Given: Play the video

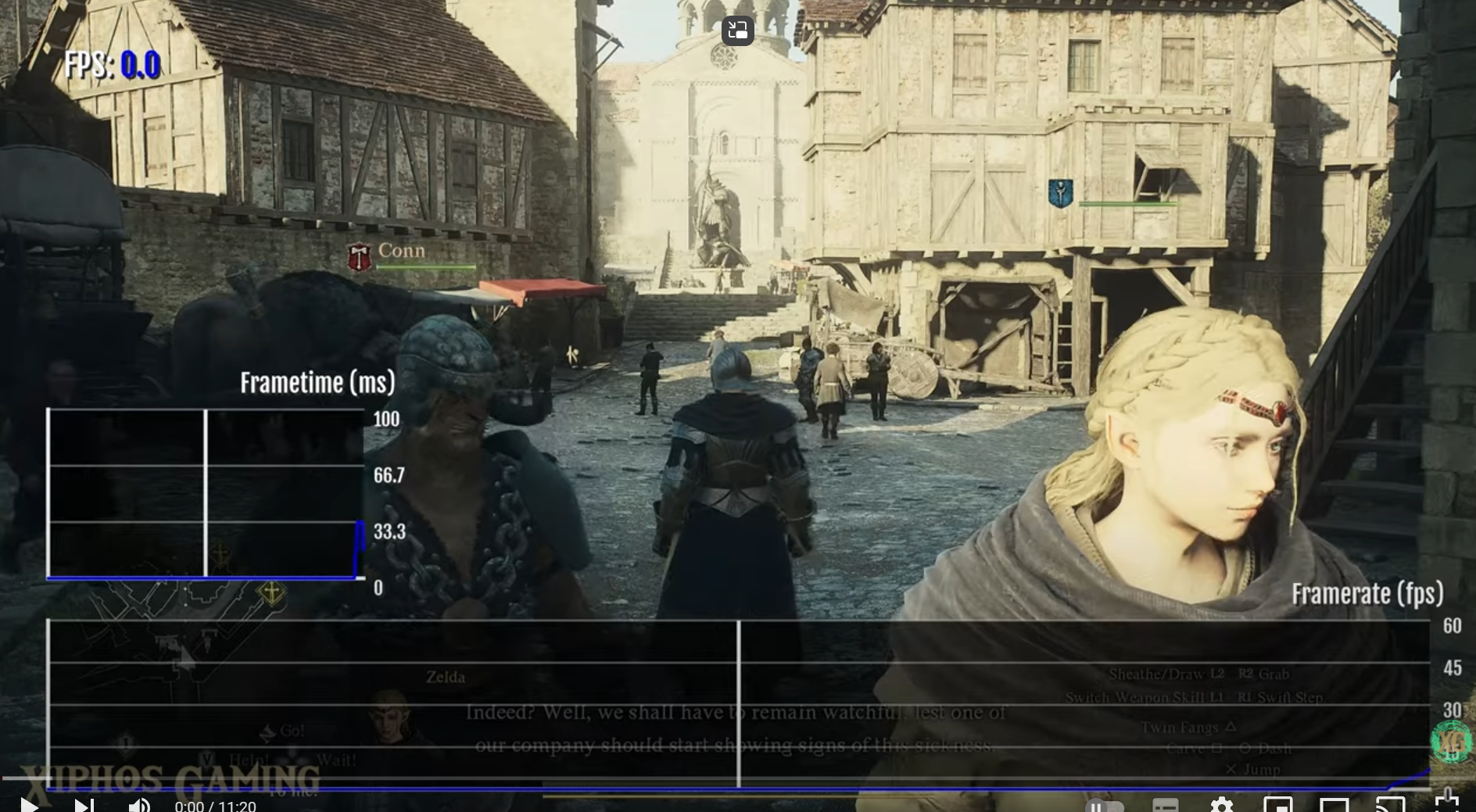Looking at the screenshot, I should (29, 804).
